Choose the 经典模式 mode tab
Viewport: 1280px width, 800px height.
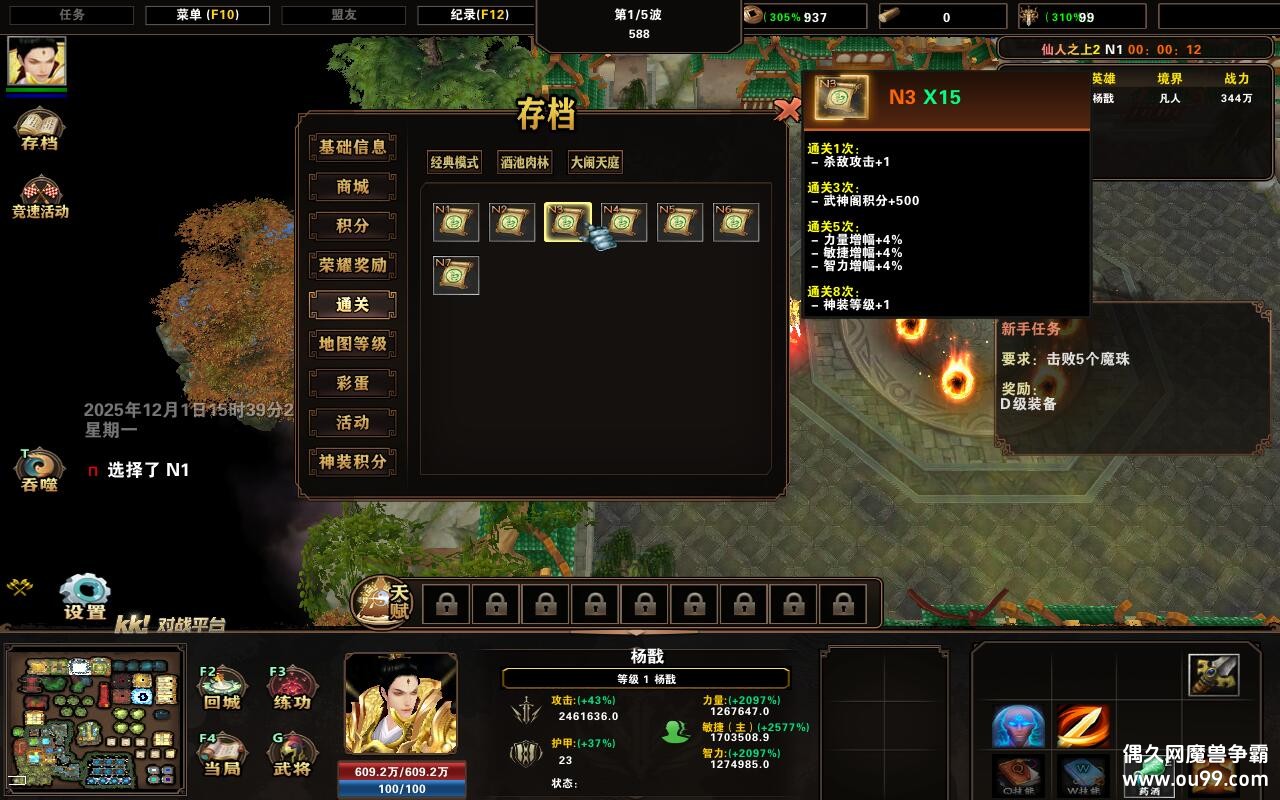coord(454,162)
